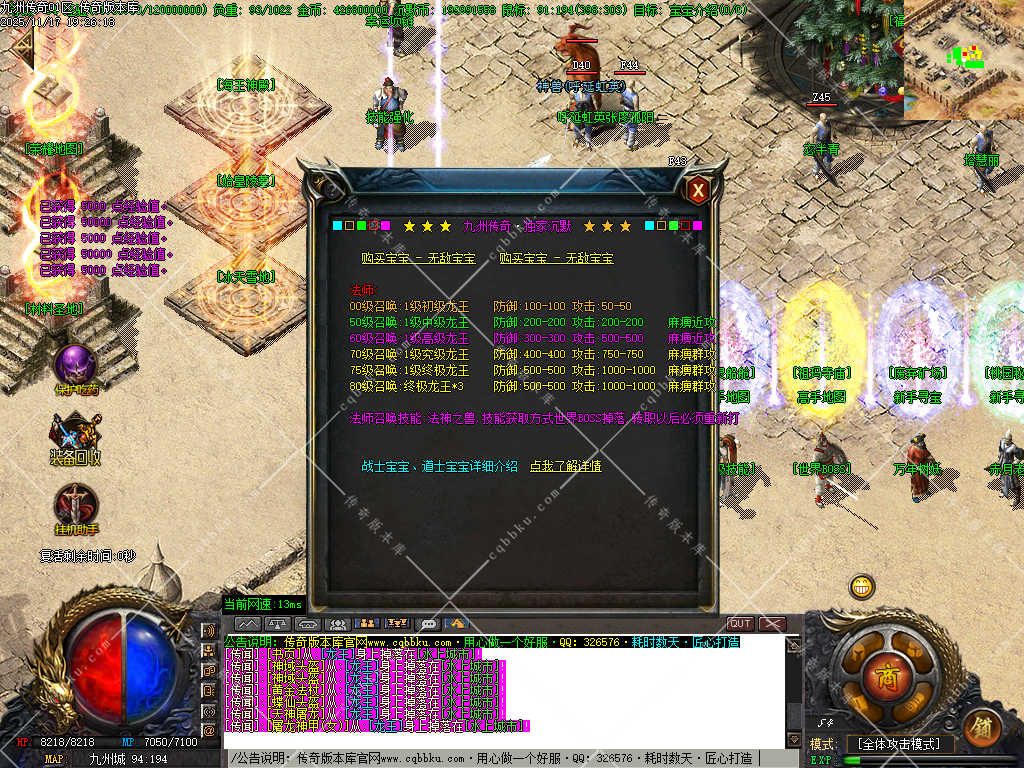Screen dimensions: 1024x768
Task: Click the QUT quit button
Action: click(x=740, y=624)
